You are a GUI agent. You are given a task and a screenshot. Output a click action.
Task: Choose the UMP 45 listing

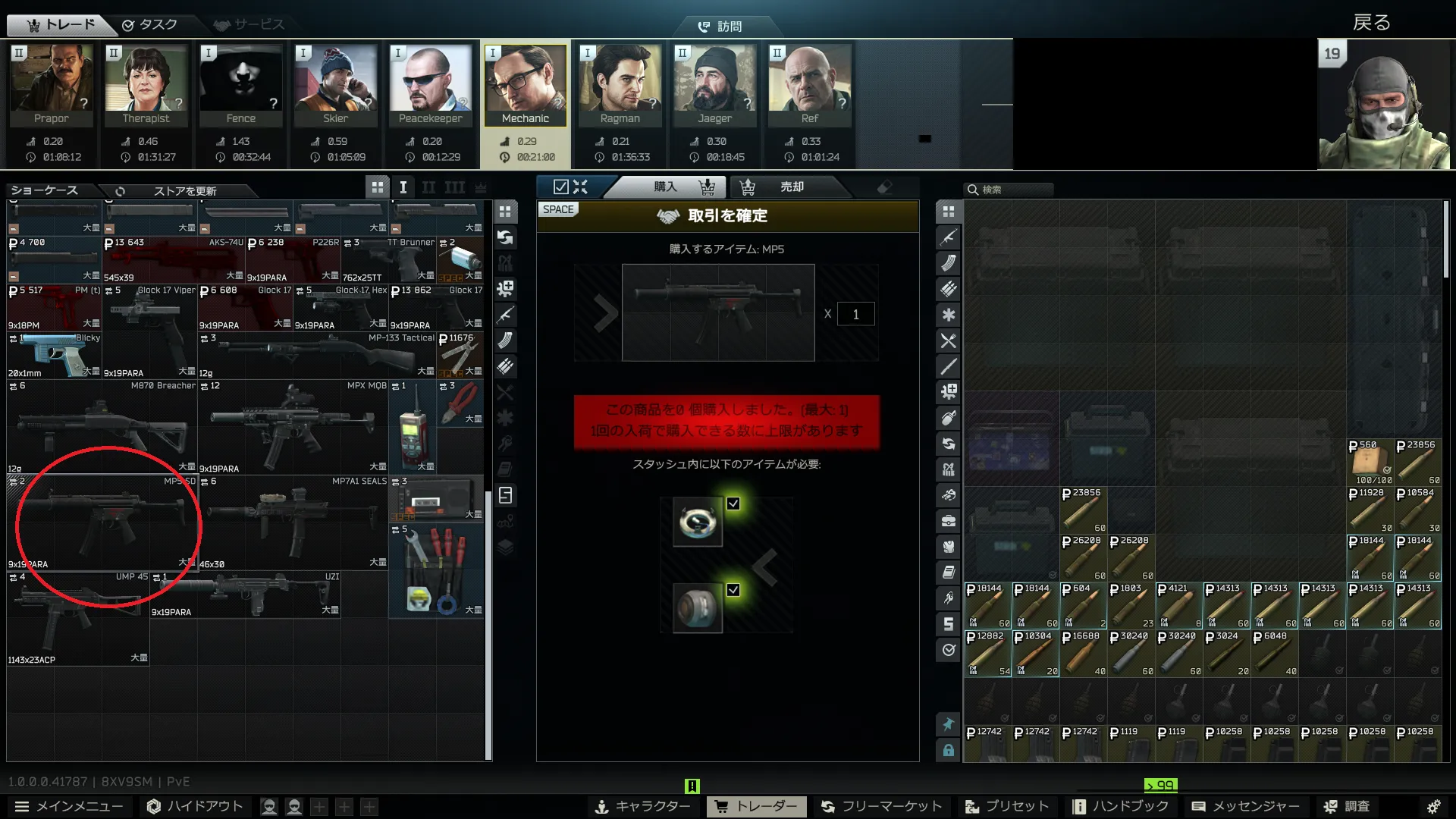[x=78, y=618]
